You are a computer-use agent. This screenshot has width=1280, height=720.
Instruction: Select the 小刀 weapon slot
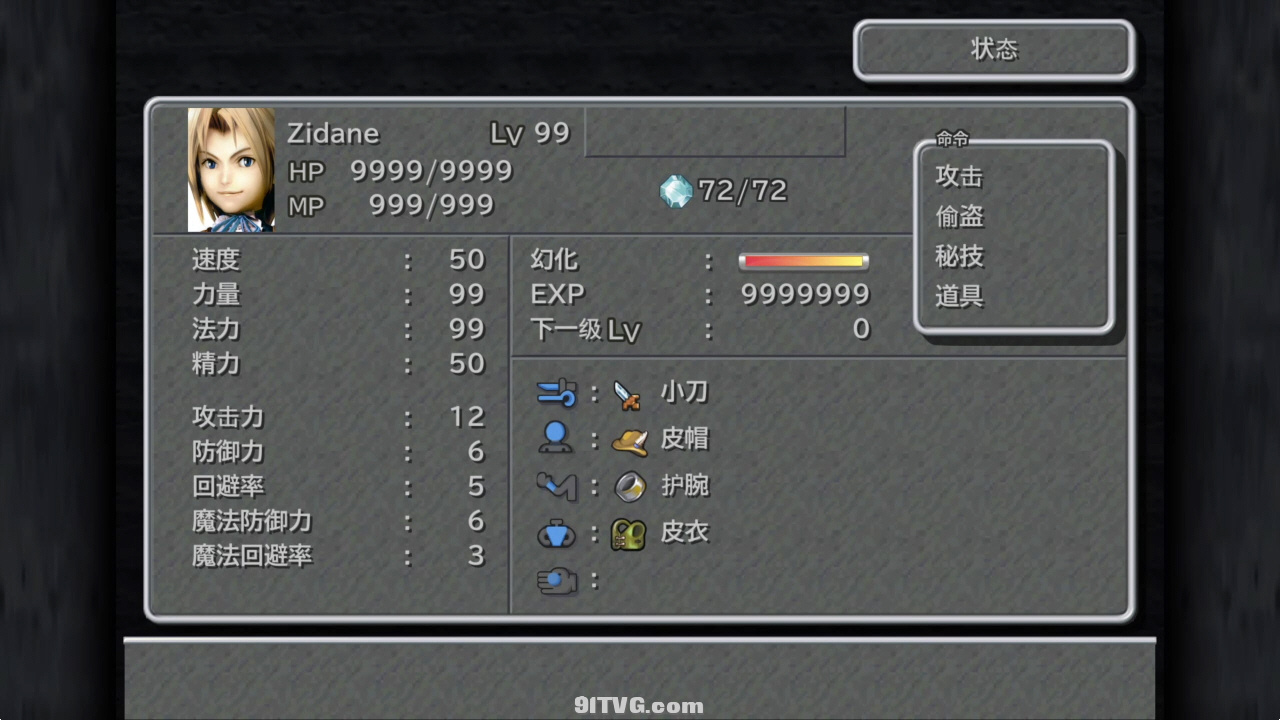[684, 393]
